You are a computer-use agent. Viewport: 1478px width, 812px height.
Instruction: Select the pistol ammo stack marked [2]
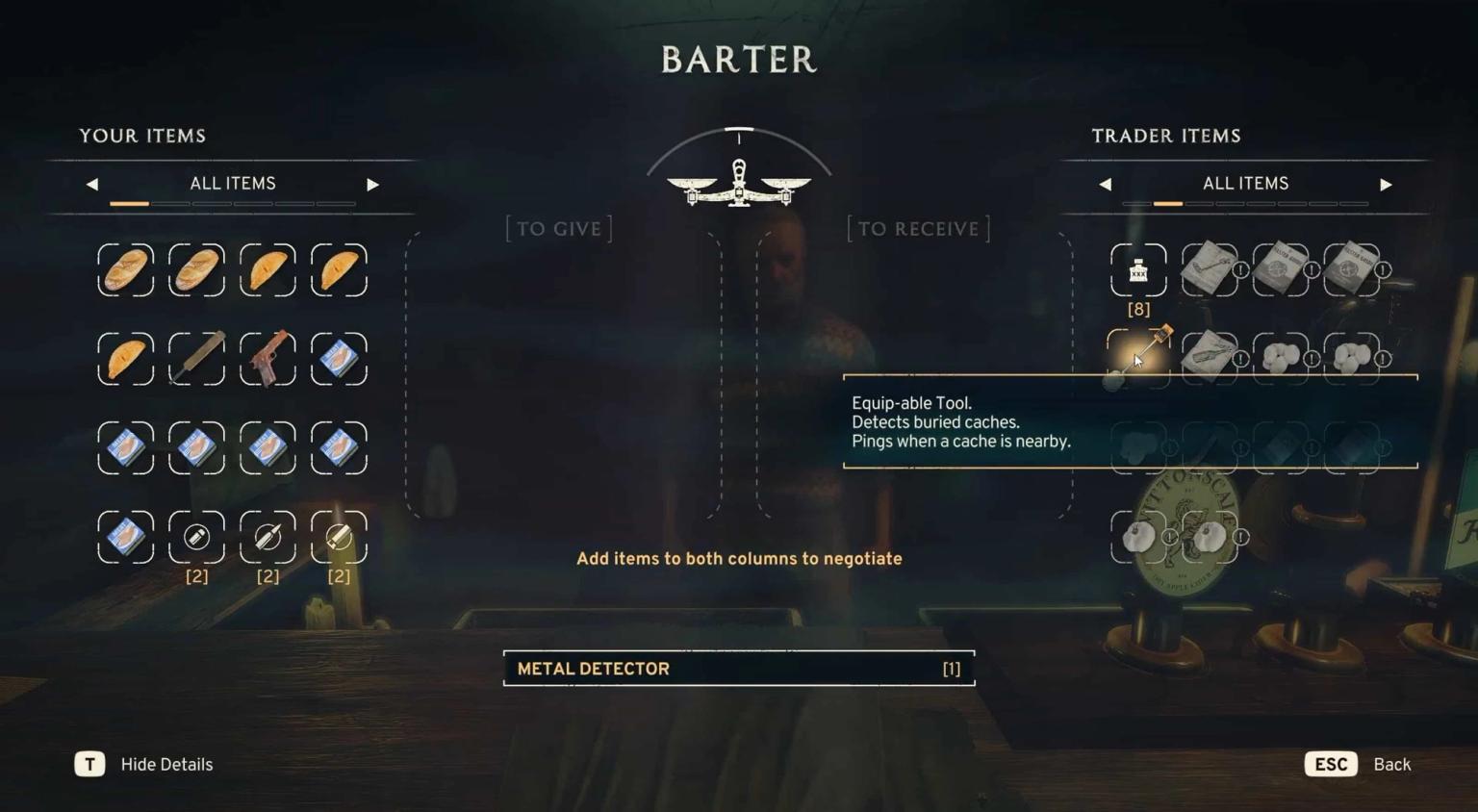tap(196, 538)
